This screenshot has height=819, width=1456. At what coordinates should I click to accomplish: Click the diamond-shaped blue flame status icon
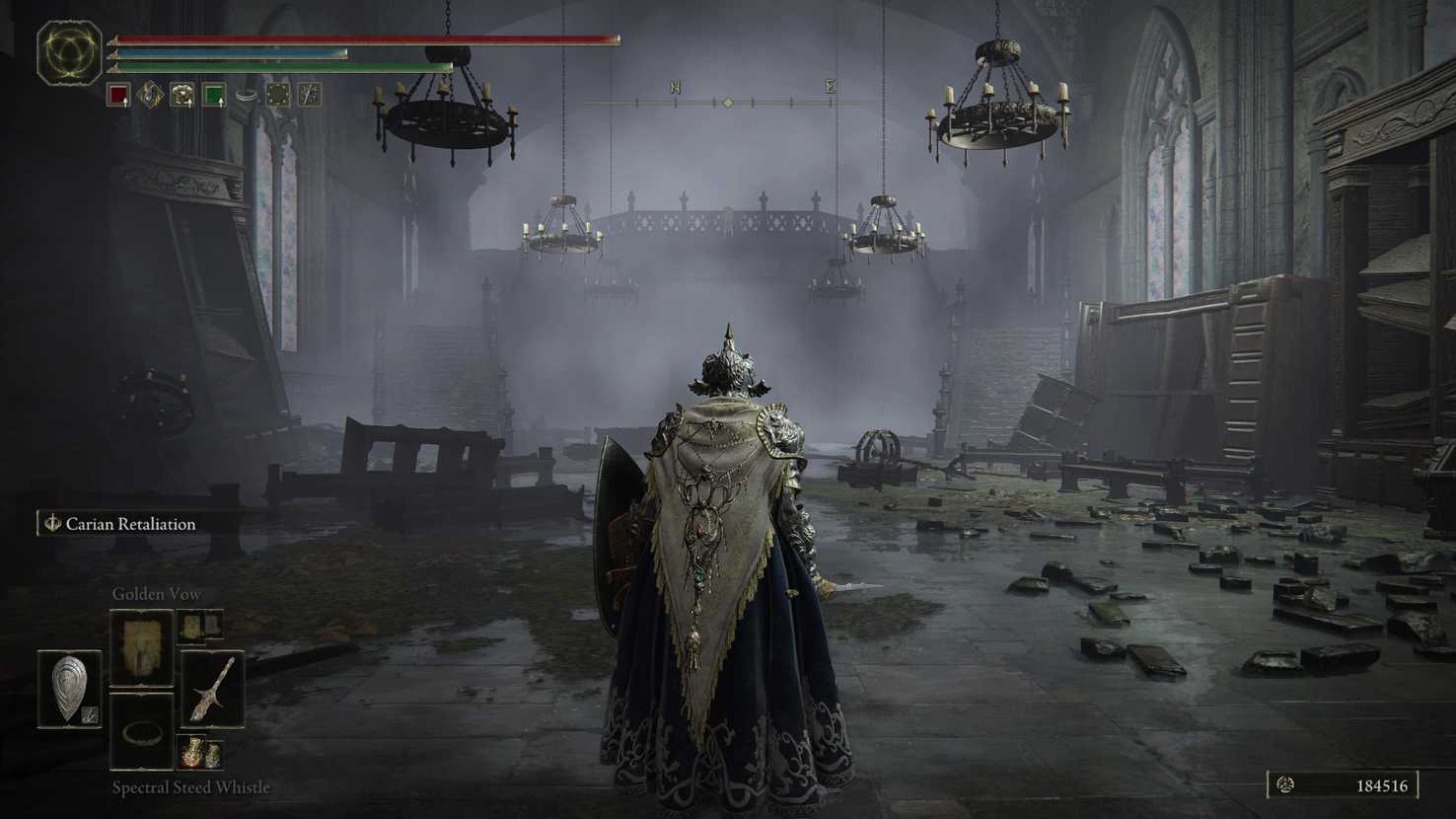tap(150, 95)
